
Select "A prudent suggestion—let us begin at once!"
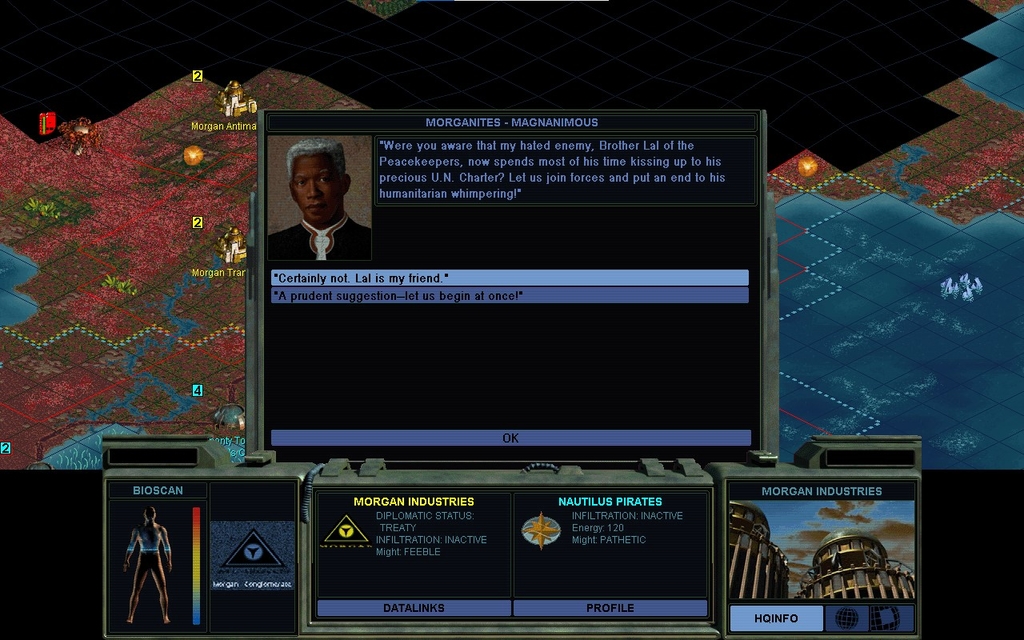pyautogui.click(x=509, y=296)
